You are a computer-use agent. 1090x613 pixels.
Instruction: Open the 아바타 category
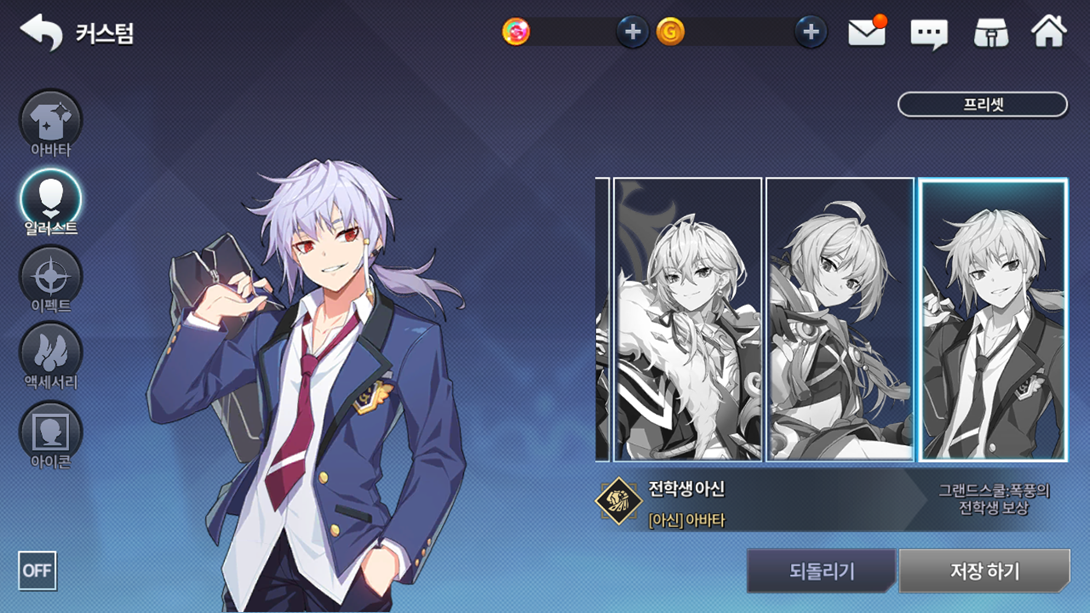click(x=51, y=122)
